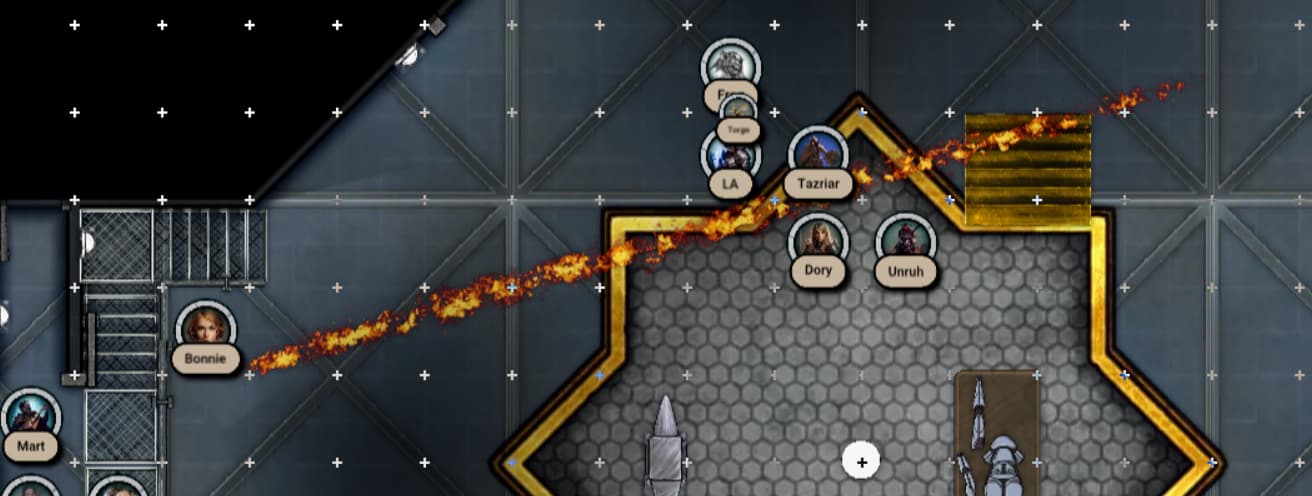This screenshot has height=496, width=1312.
Task: Click the small Torgo token
Action: point(738,115)
